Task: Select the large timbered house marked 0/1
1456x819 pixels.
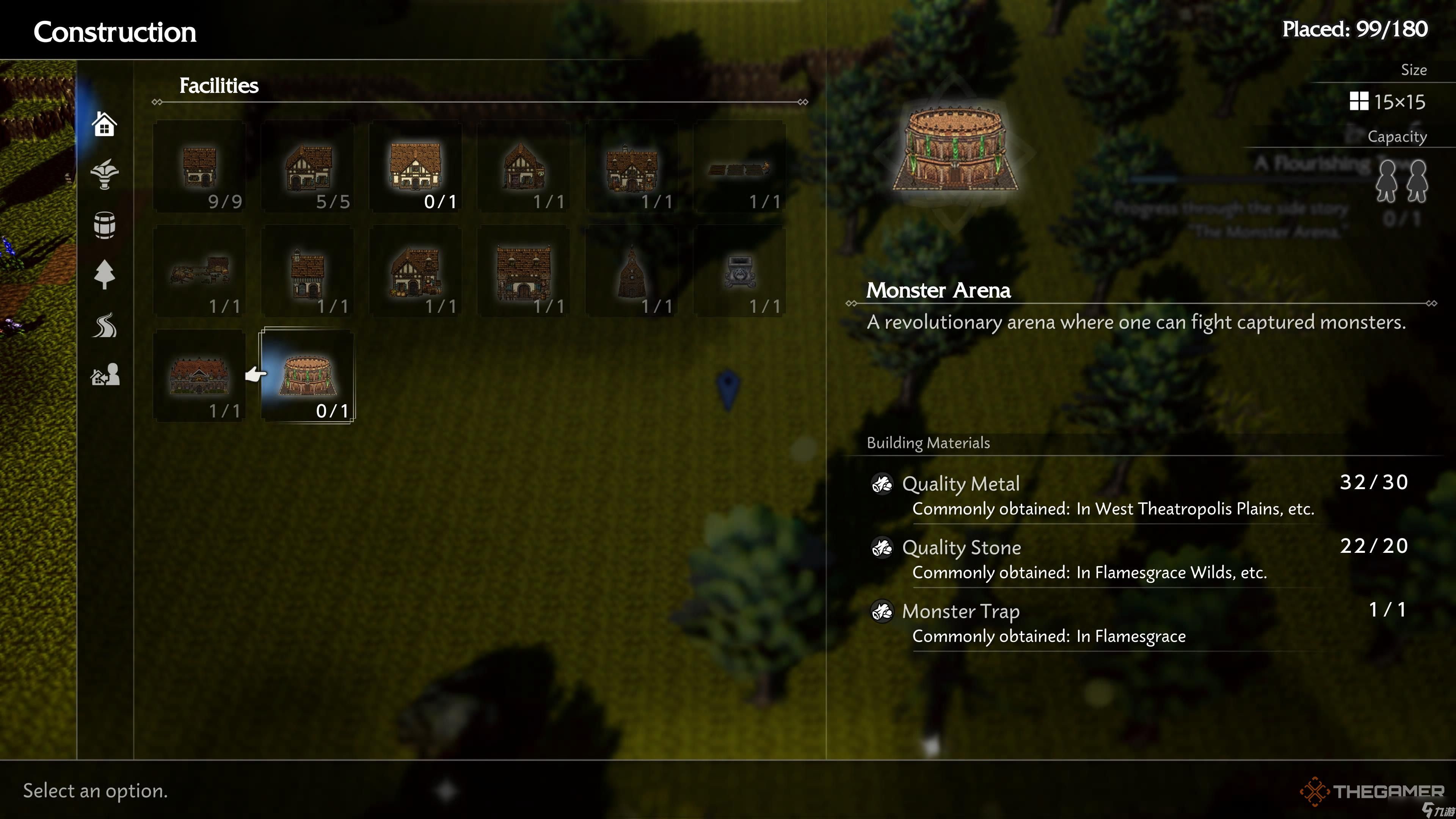Action: coord(416,167)
